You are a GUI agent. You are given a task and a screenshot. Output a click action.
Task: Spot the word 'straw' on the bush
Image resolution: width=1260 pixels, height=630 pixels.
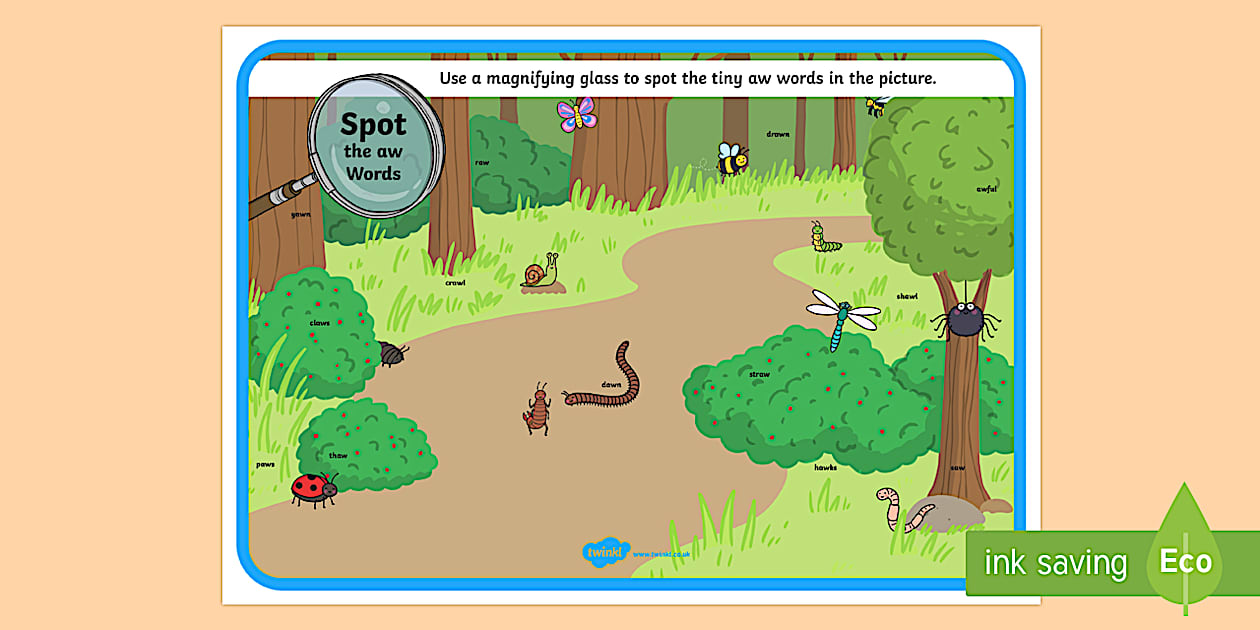pos(759,375)
